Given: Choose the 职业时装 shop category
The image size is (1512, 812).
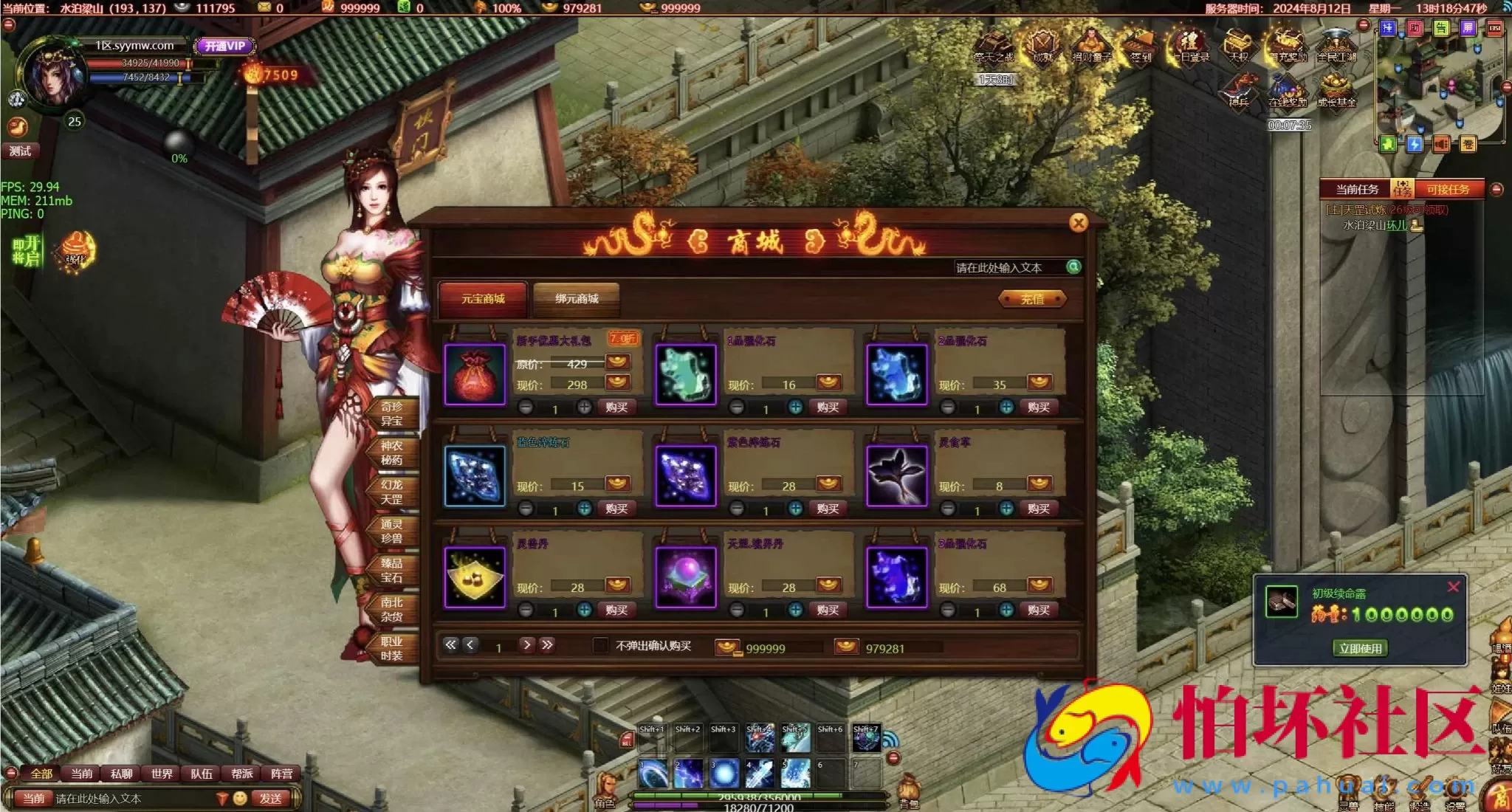Looking at the screenshot, I should (x=391, y=649).
